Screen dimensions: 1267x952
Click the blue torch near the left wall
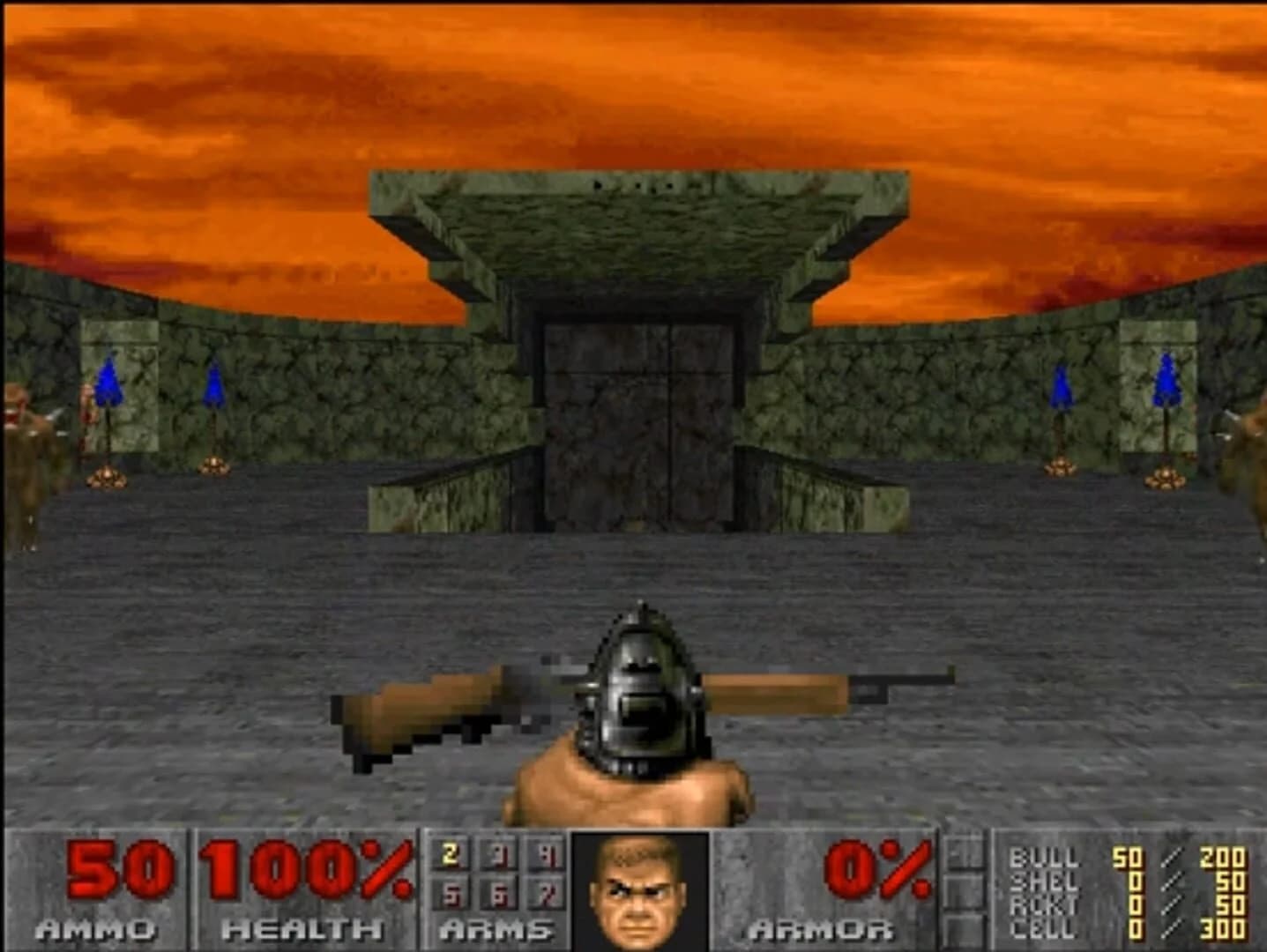click(x=108, y=379)
